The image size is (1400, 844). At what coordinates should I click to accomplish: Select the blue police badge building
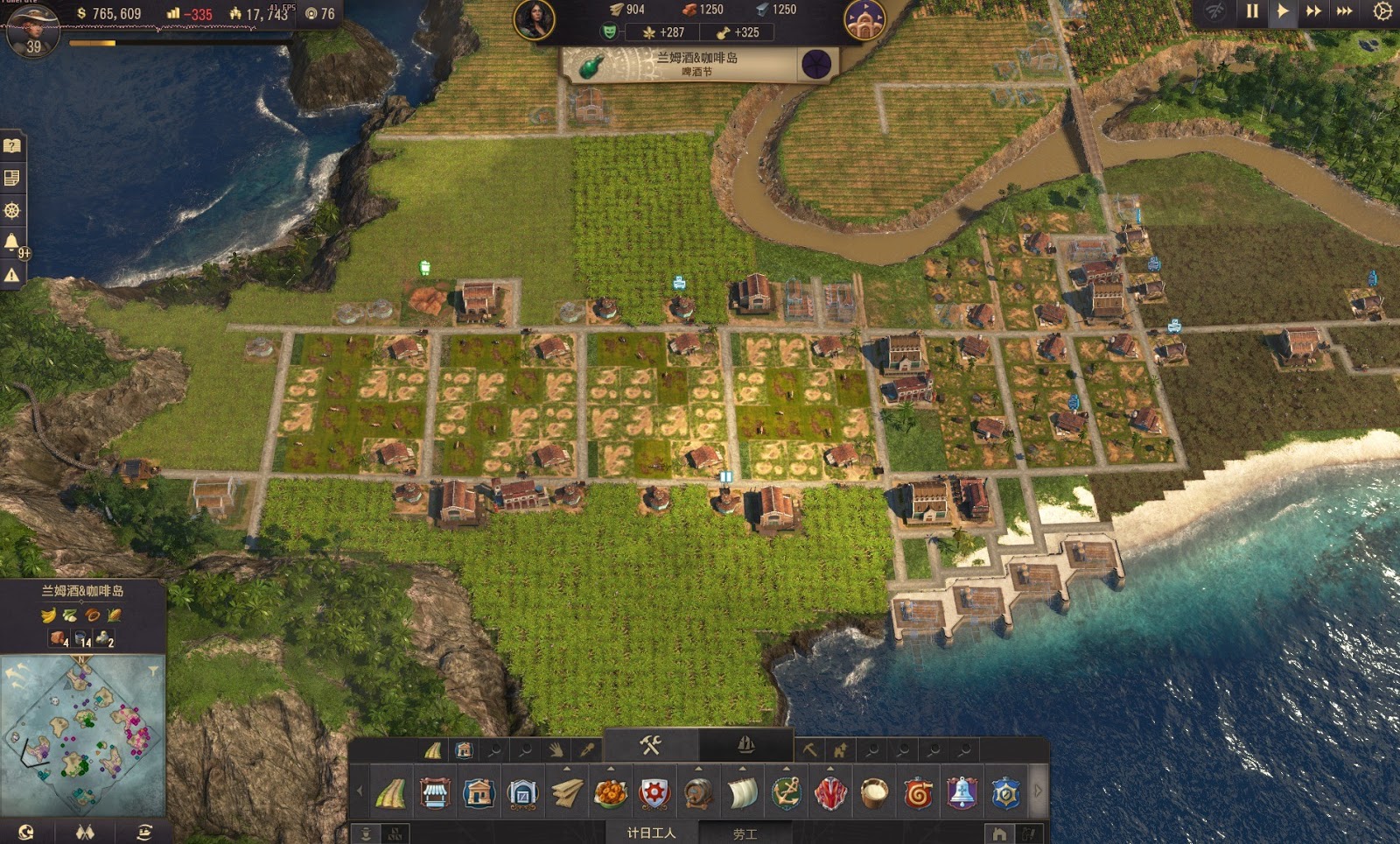point(1005,794)
